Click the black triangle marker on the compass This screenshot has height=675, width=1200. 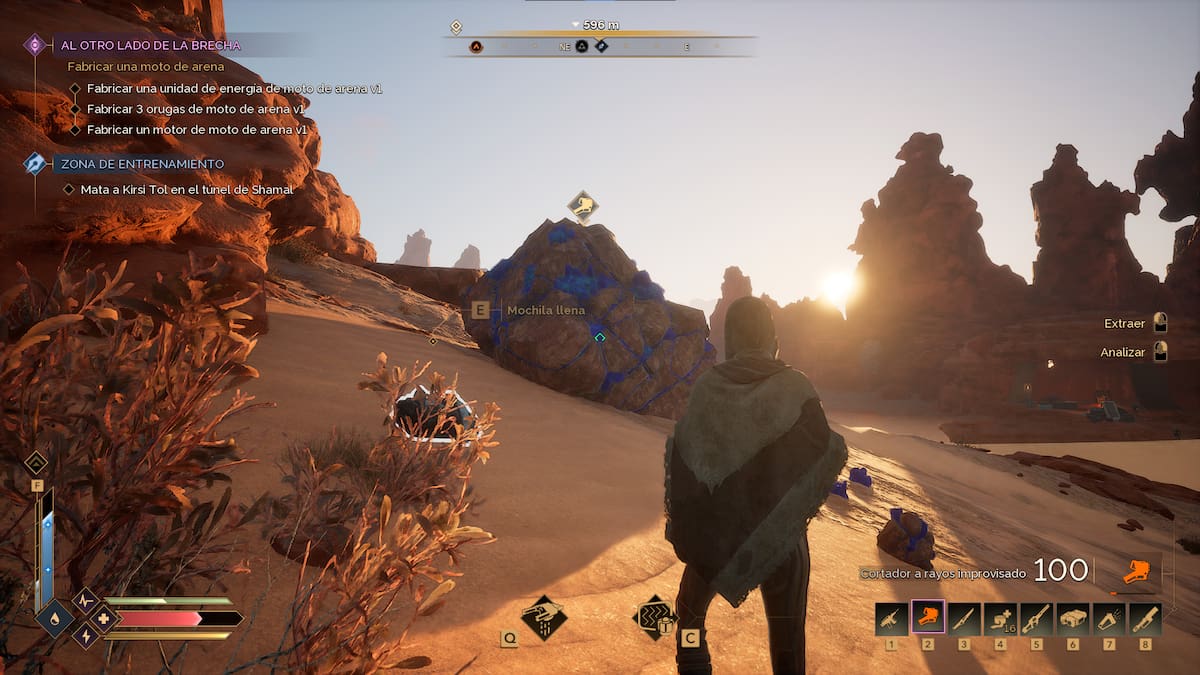click(581, 46)
